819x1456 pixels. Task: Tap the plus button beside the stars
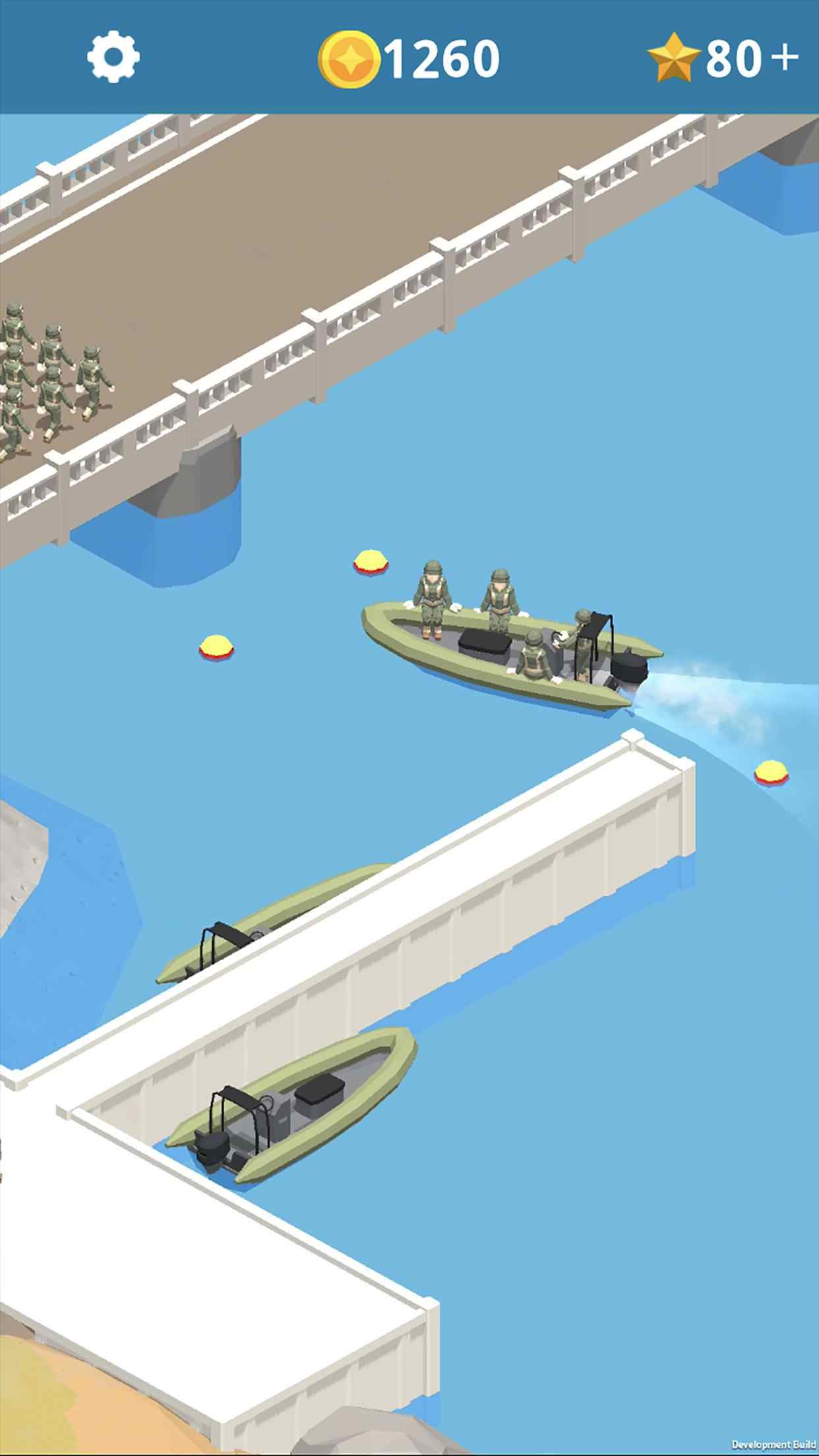point(785,58)
